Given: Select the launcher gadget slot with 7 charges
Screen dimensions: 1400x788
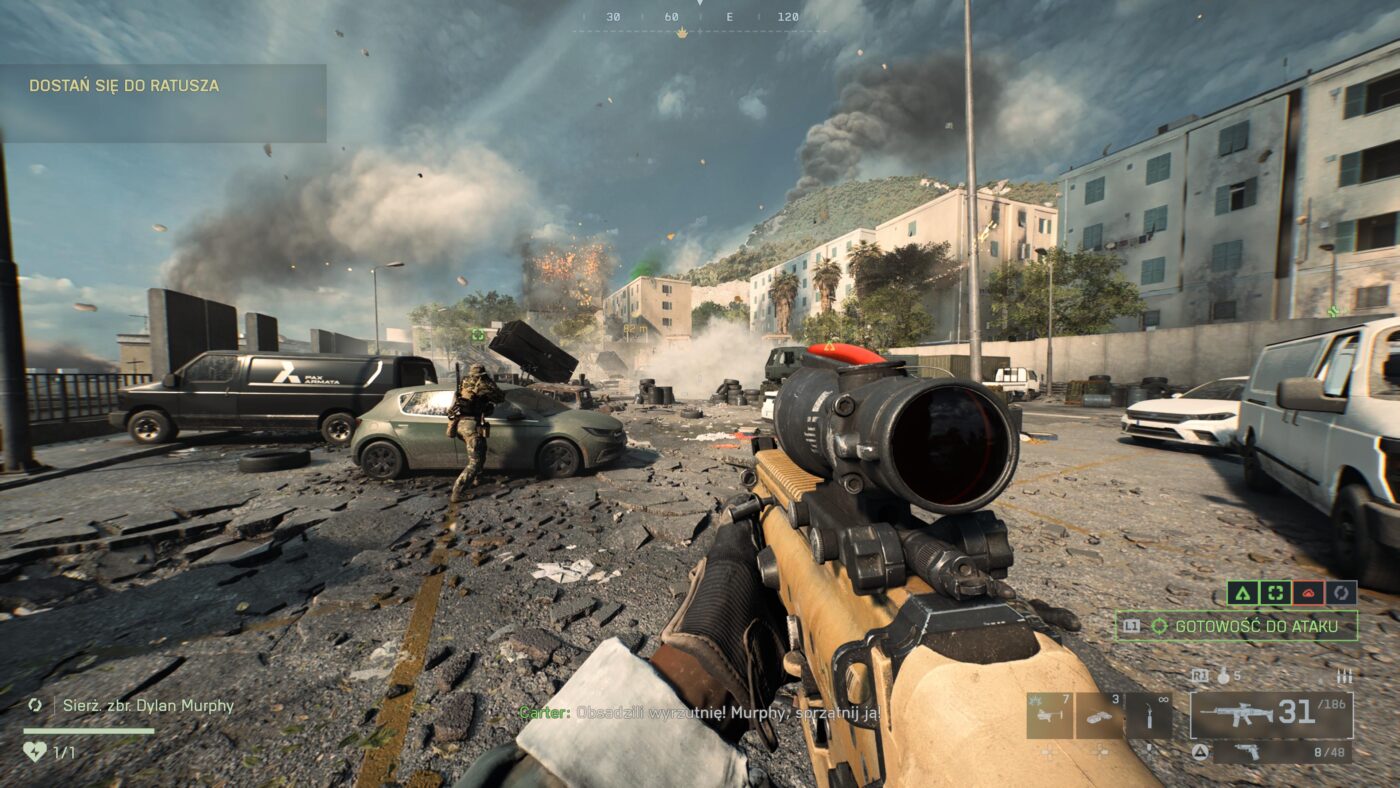Looking at the screenshot, I should coord(1050,716).
